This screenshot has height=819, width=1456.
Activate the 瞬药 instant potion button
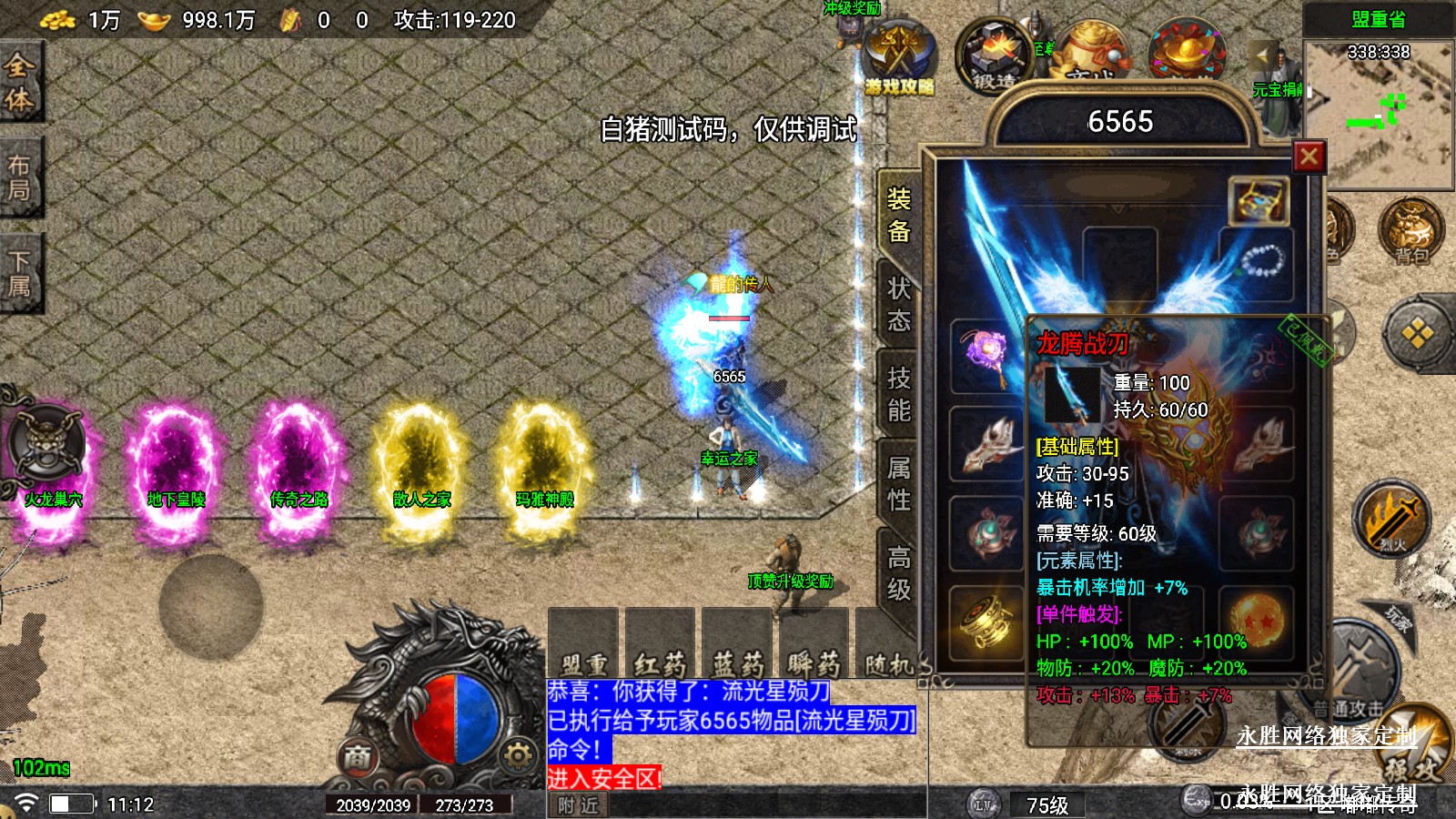tap(814, 645)
